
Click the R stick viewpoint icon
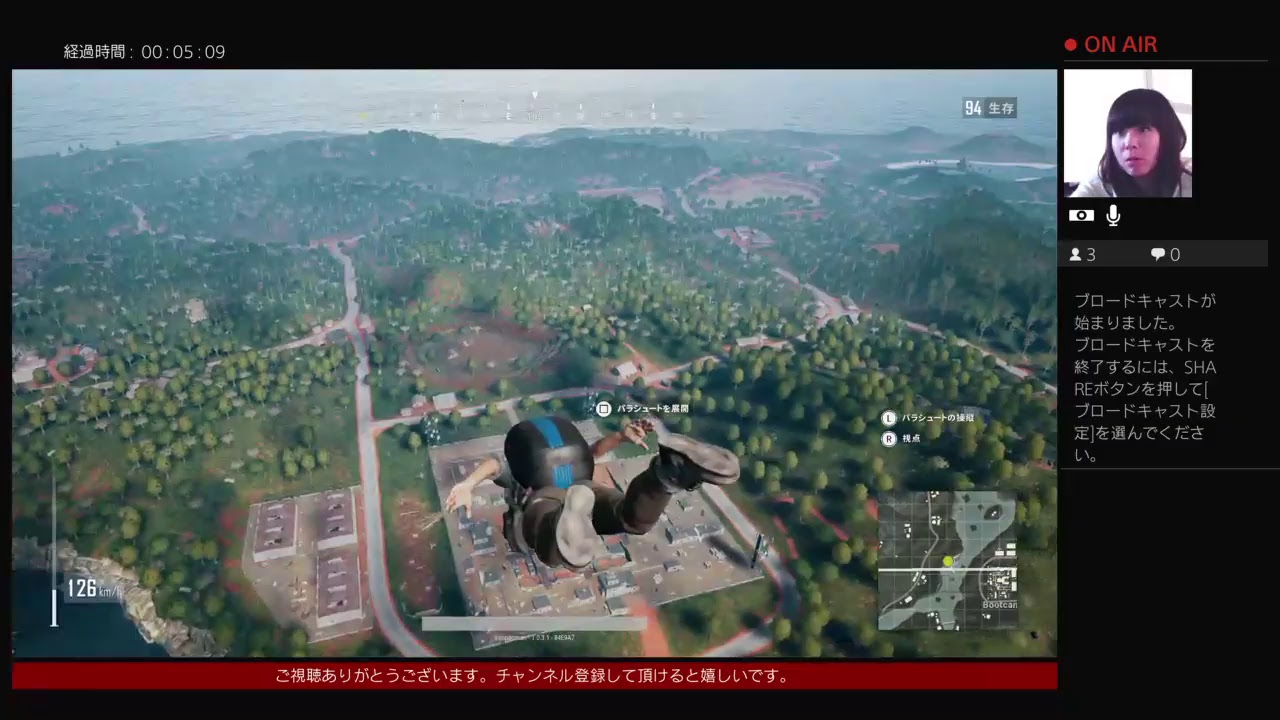click(x=888, y=439)
